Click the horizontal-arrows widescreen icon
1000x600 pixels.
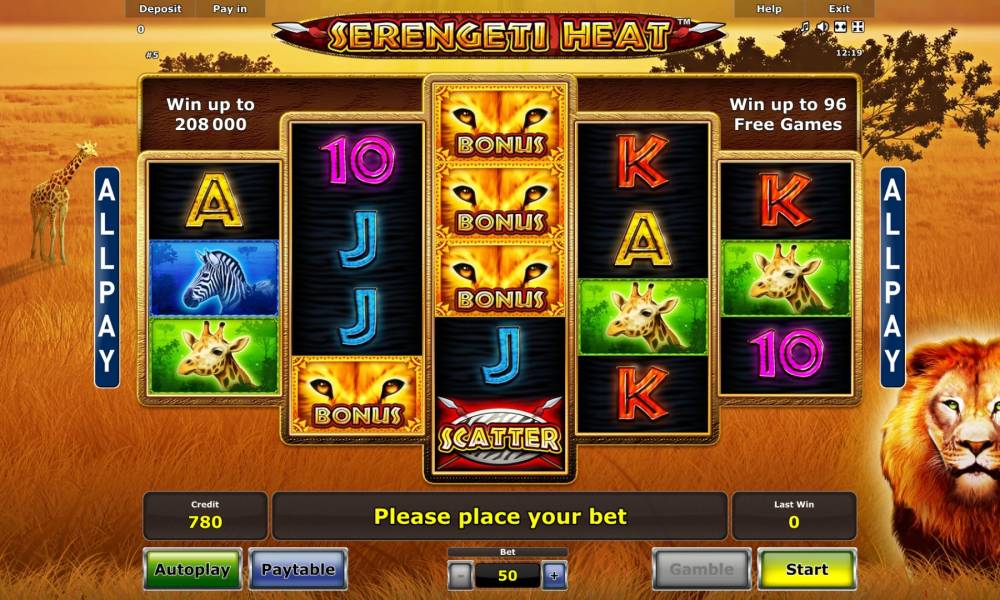point(841,27)
